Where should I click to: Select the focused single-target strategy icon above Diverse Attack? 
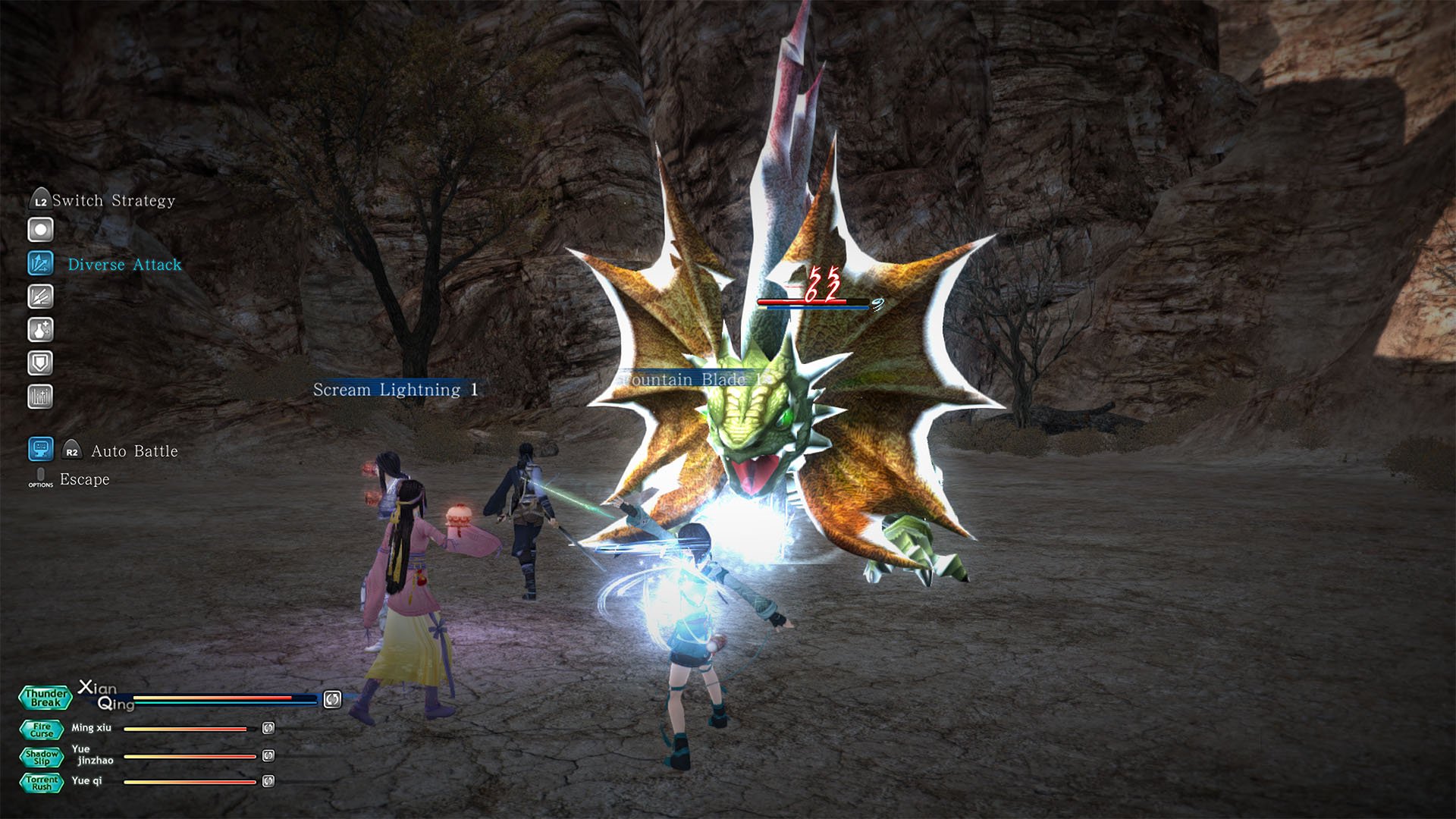tap(40, 228)
